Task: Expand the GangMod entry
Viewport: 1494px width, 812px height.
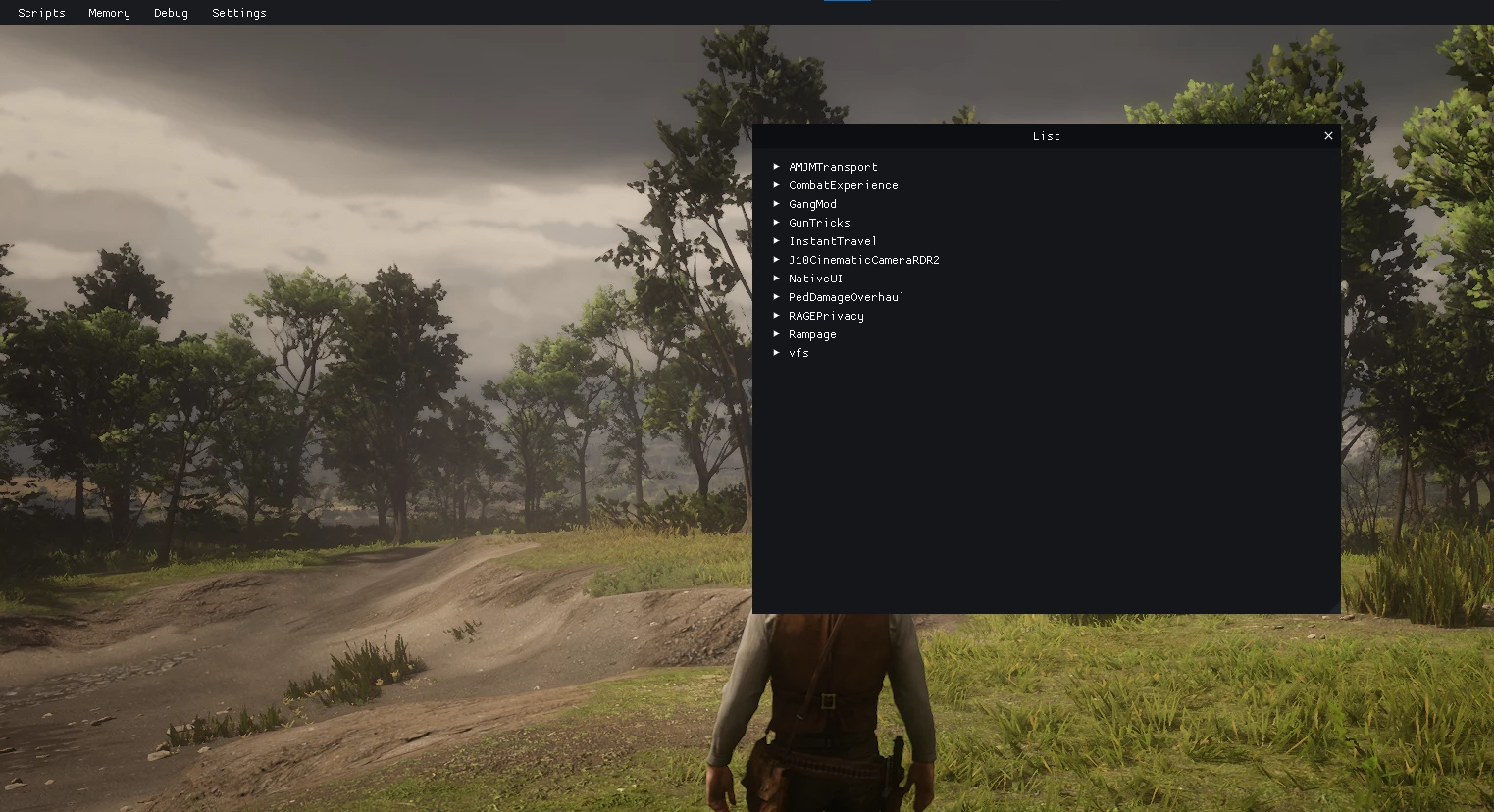Action: 777,204
